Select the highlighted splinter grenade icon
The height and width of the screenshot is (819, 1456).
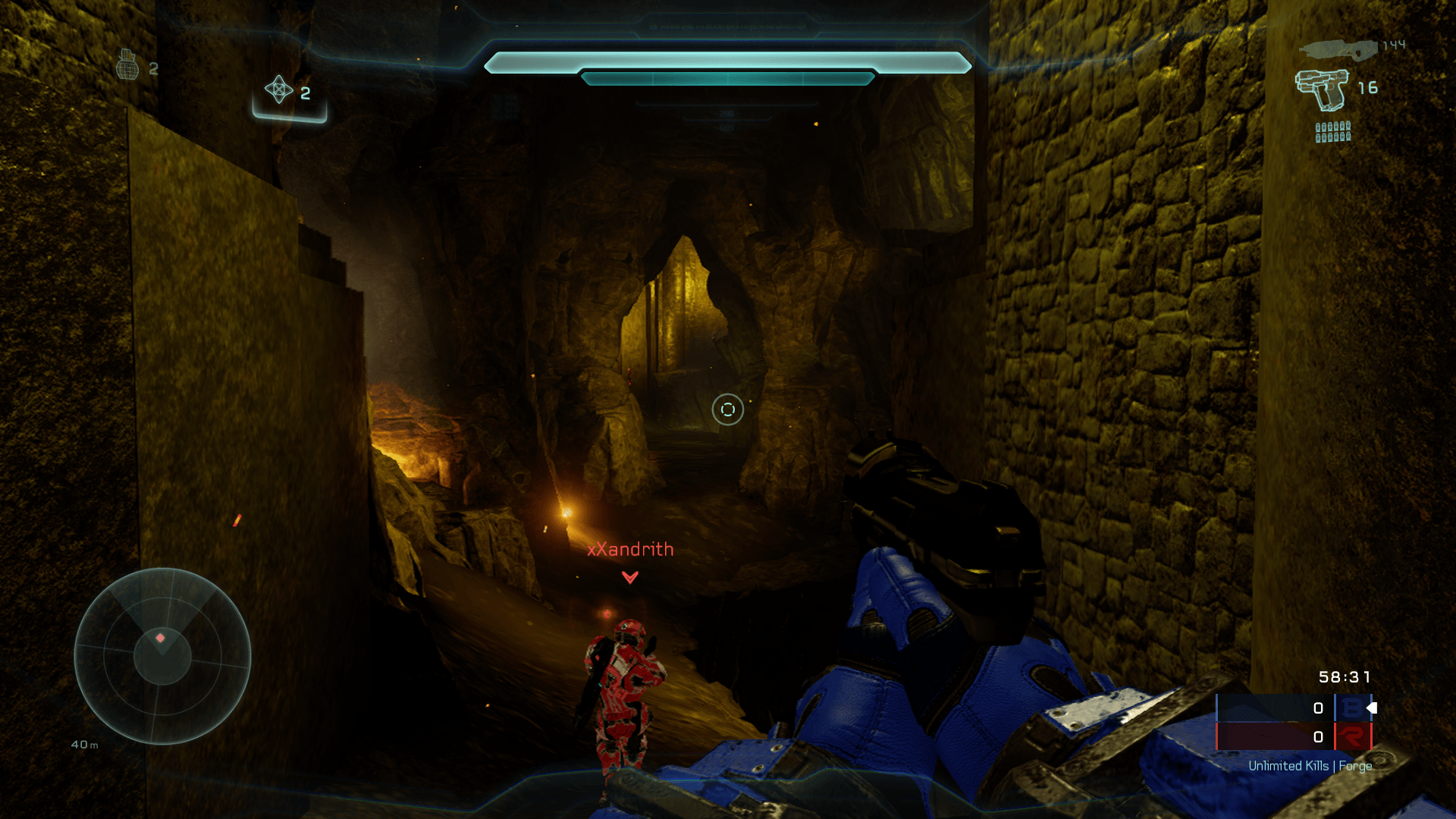tap(279, 90)
